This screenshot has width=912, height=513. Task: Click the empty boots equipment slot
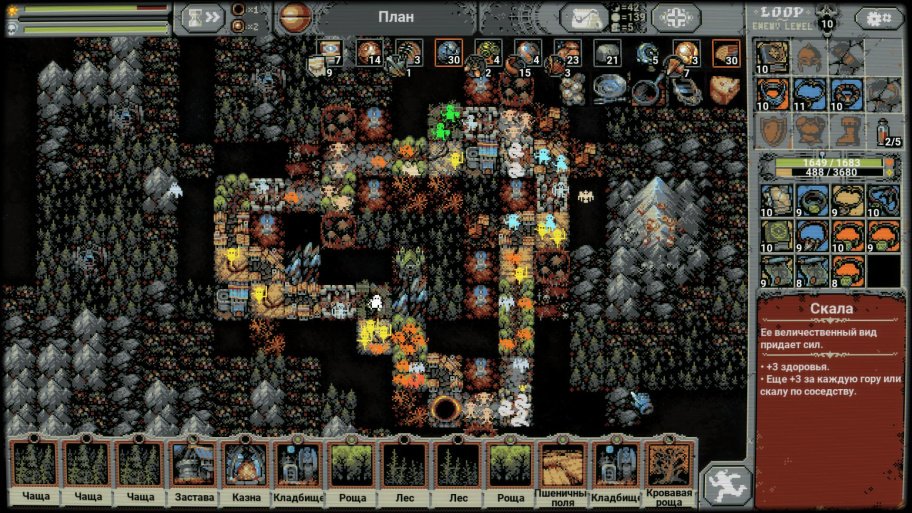tap(846, 131)
